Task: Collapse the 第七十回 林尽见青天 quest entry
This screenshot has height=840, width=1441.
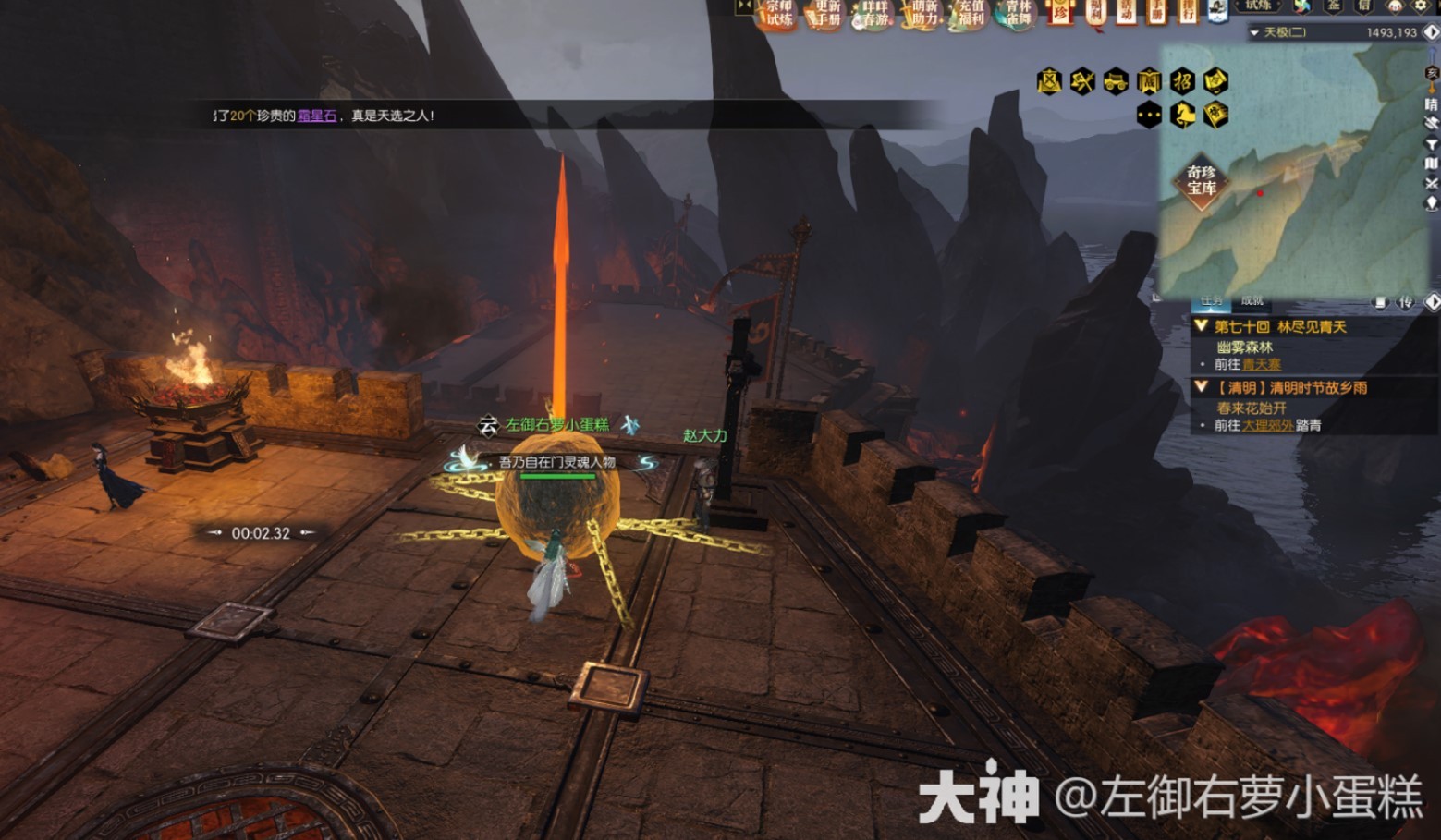Action: pos(1200,326)
